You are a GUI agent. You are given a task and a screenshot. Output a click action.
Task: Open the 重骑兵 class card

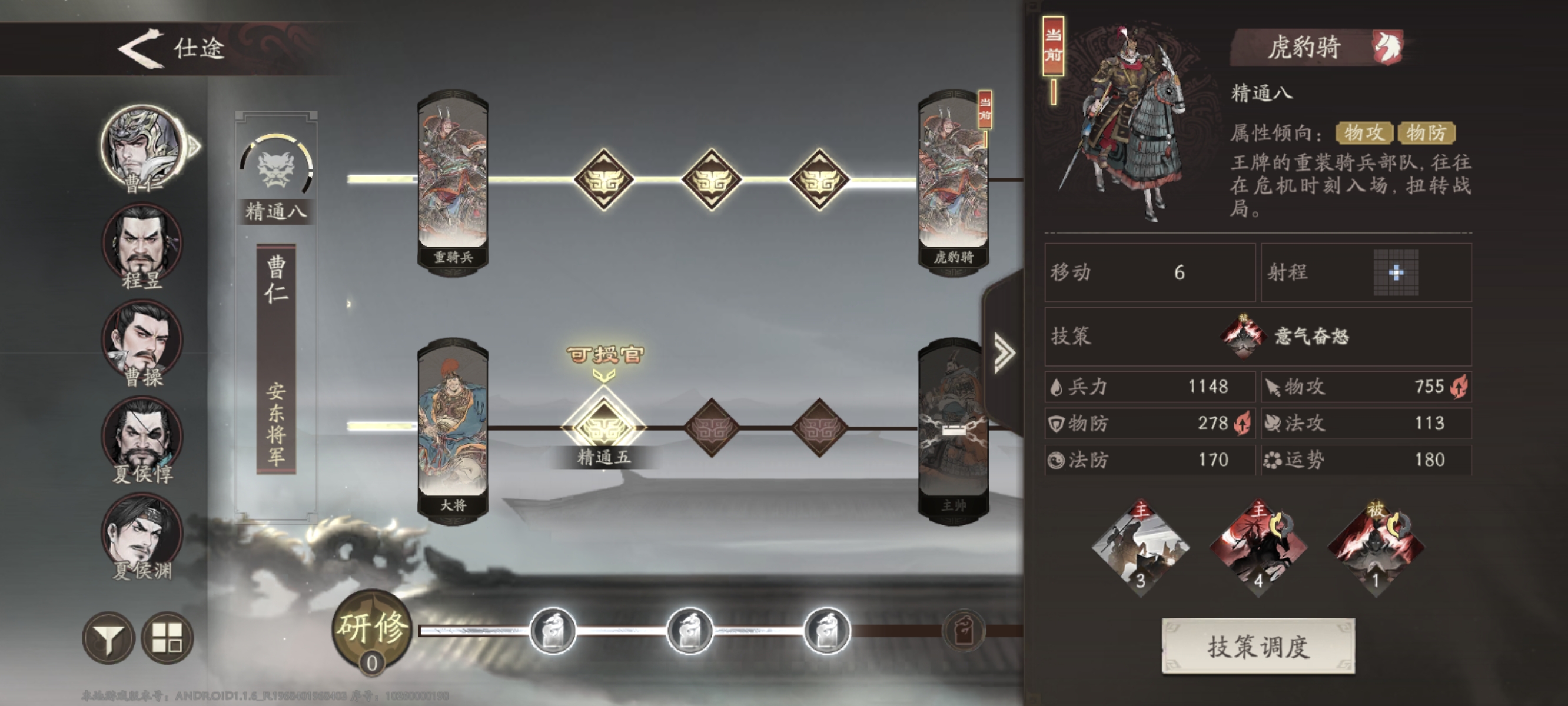click(x=452, y=181)
